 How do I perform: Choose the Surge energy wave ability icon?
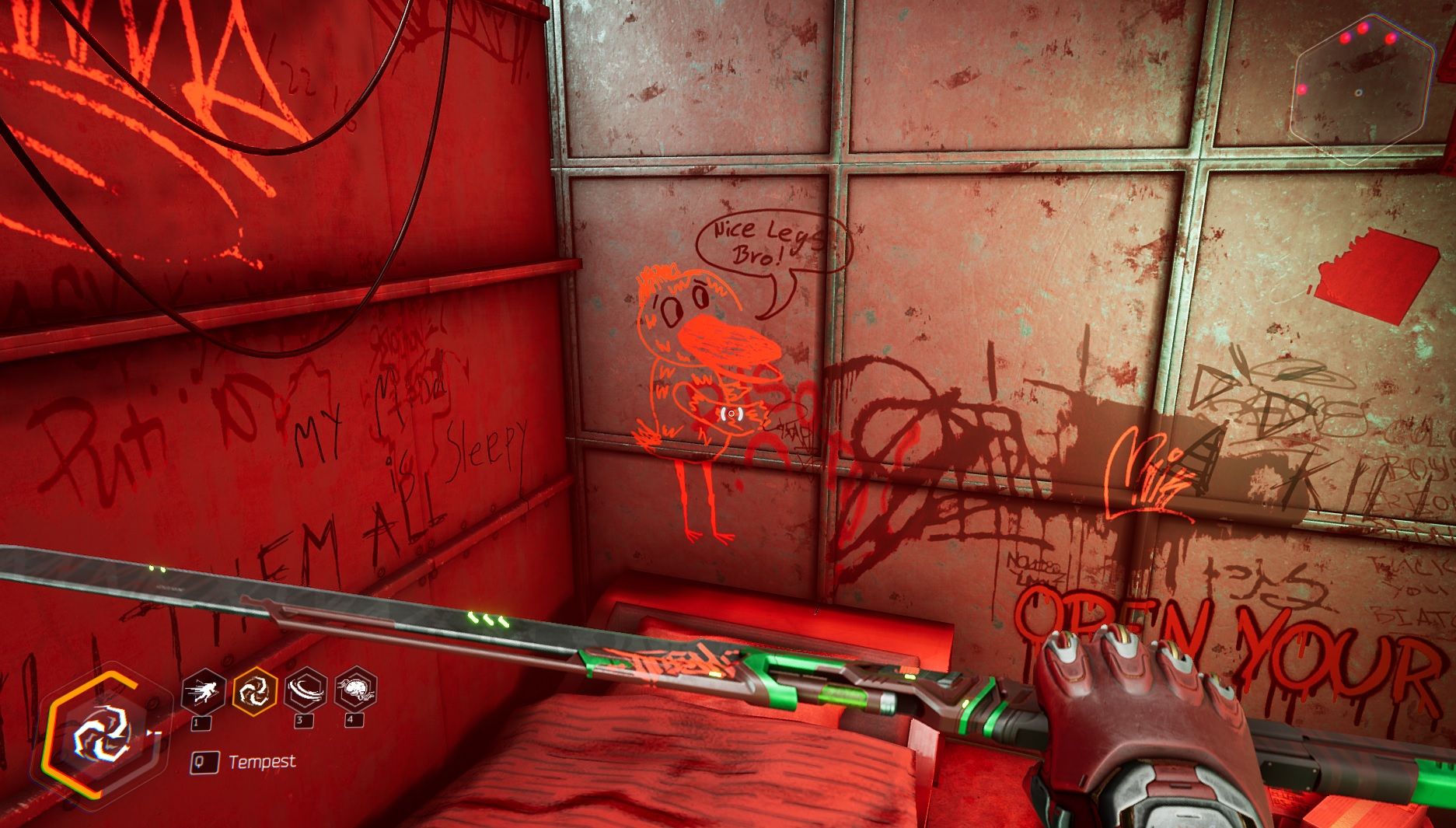pos(306,690)
